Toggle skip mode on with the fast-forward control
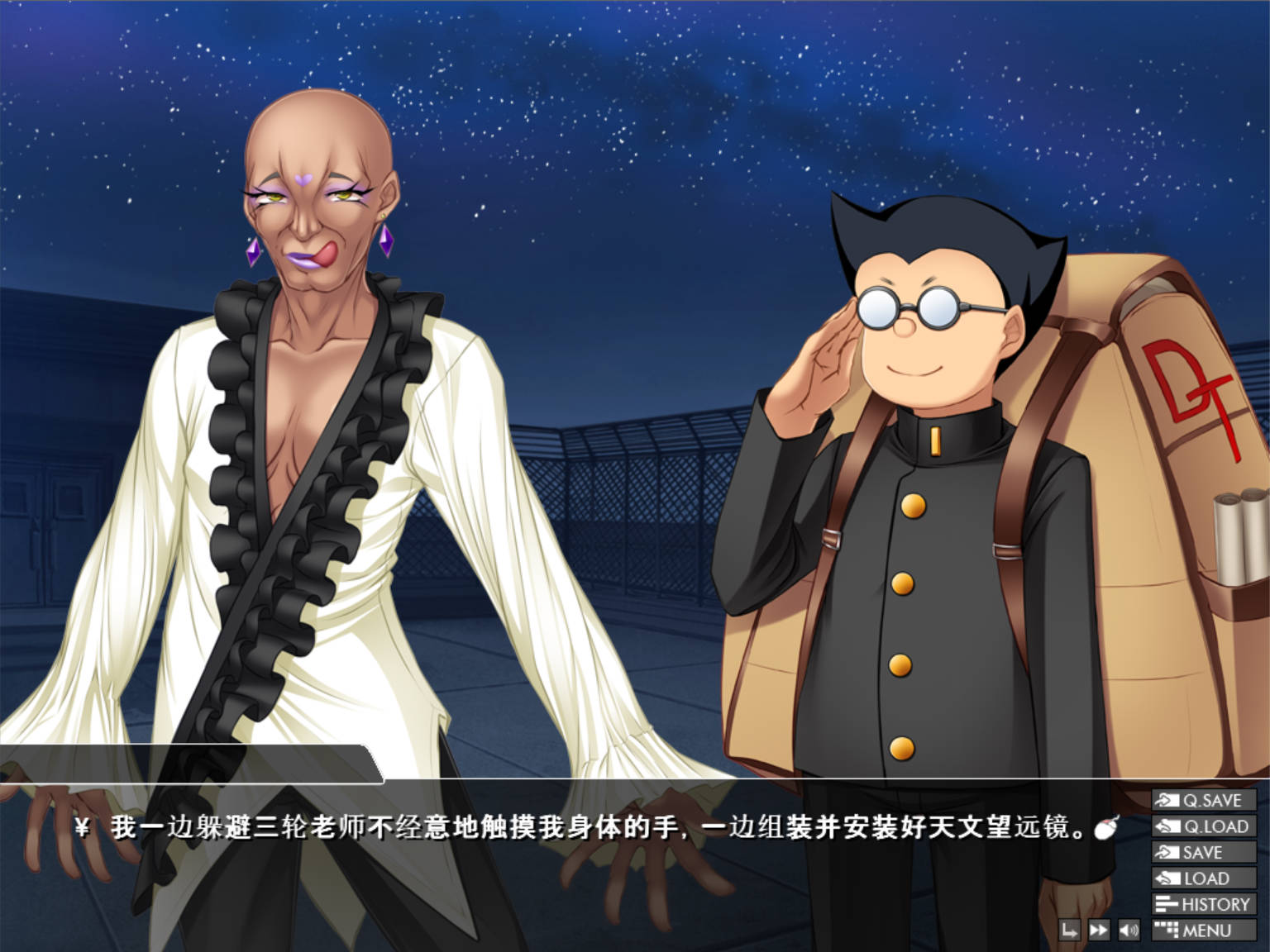The width and height of the screenshot is (1270, 952). click(1099, 931)
